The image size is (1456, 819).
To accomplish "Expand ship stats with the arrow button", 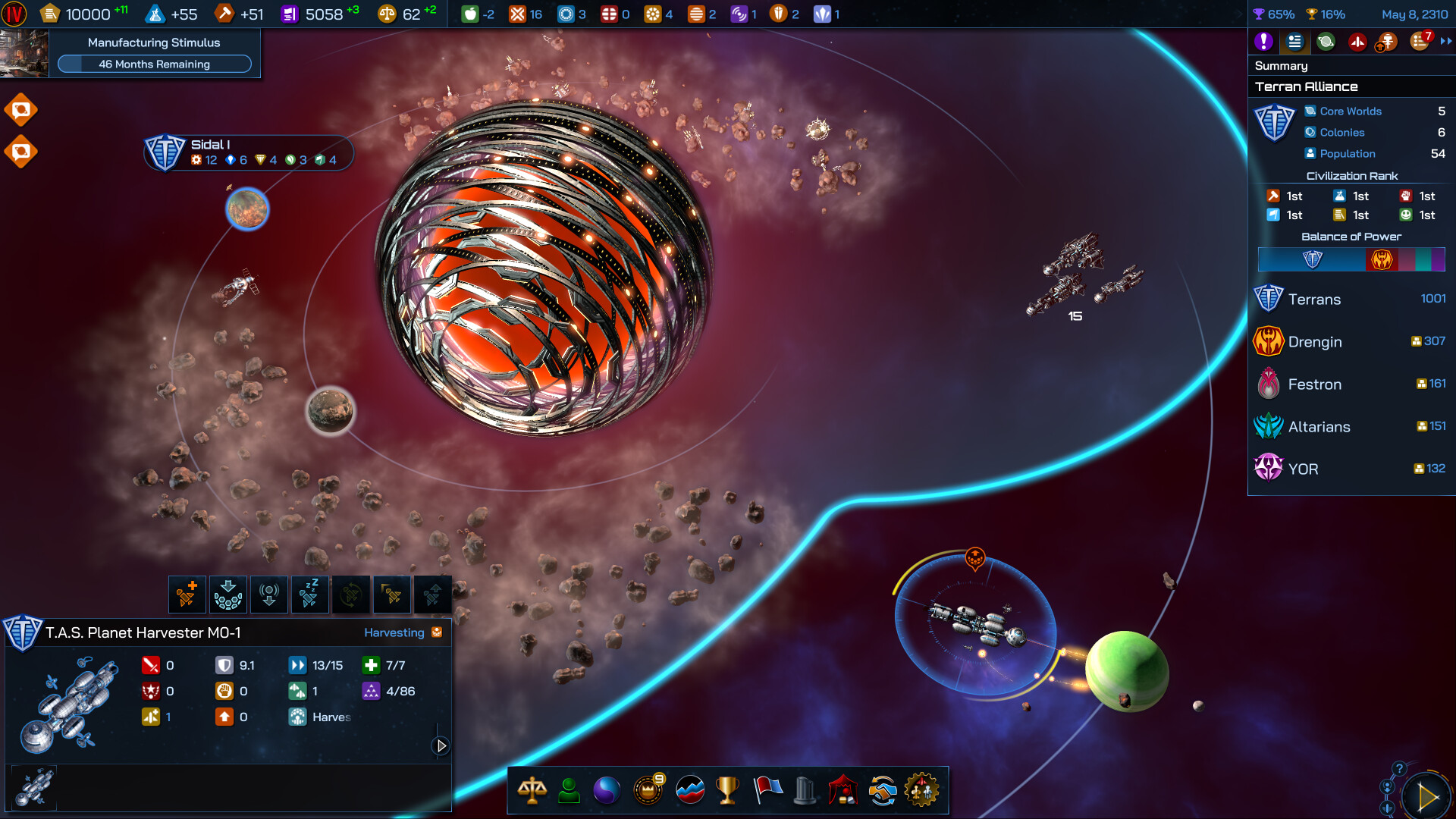I will pyautogui.click(x=441, y=745).
